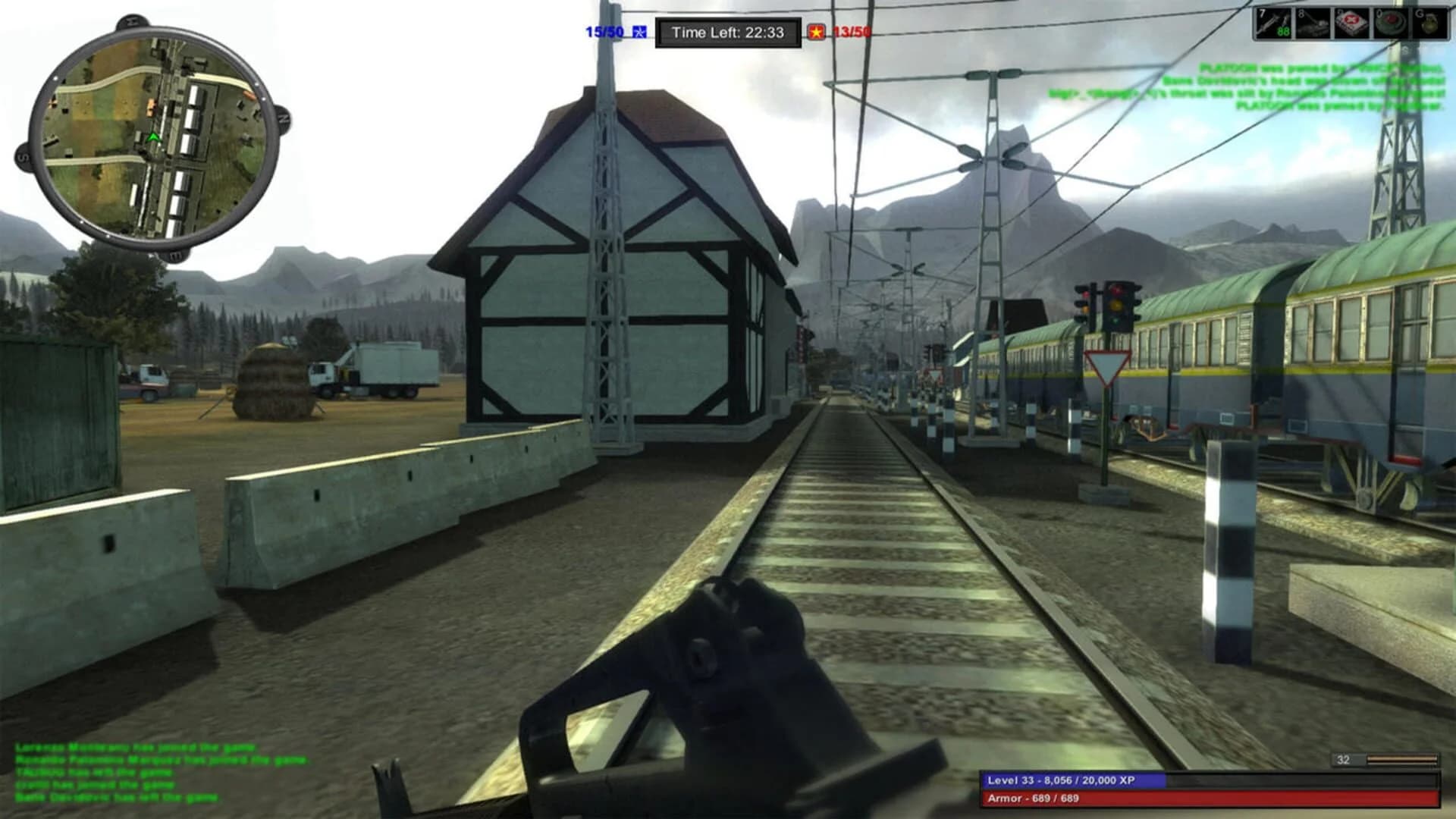This screenshot has height=819, width=1456.
Task: Click the red star icon beside 13/50
Action: (817, 32)
